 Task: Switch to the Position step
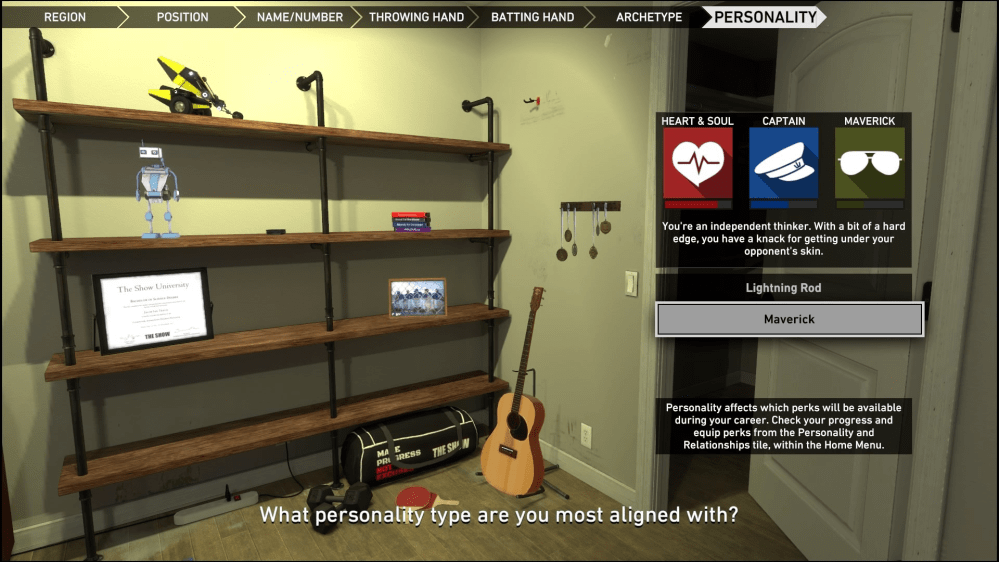coord(182,17)
